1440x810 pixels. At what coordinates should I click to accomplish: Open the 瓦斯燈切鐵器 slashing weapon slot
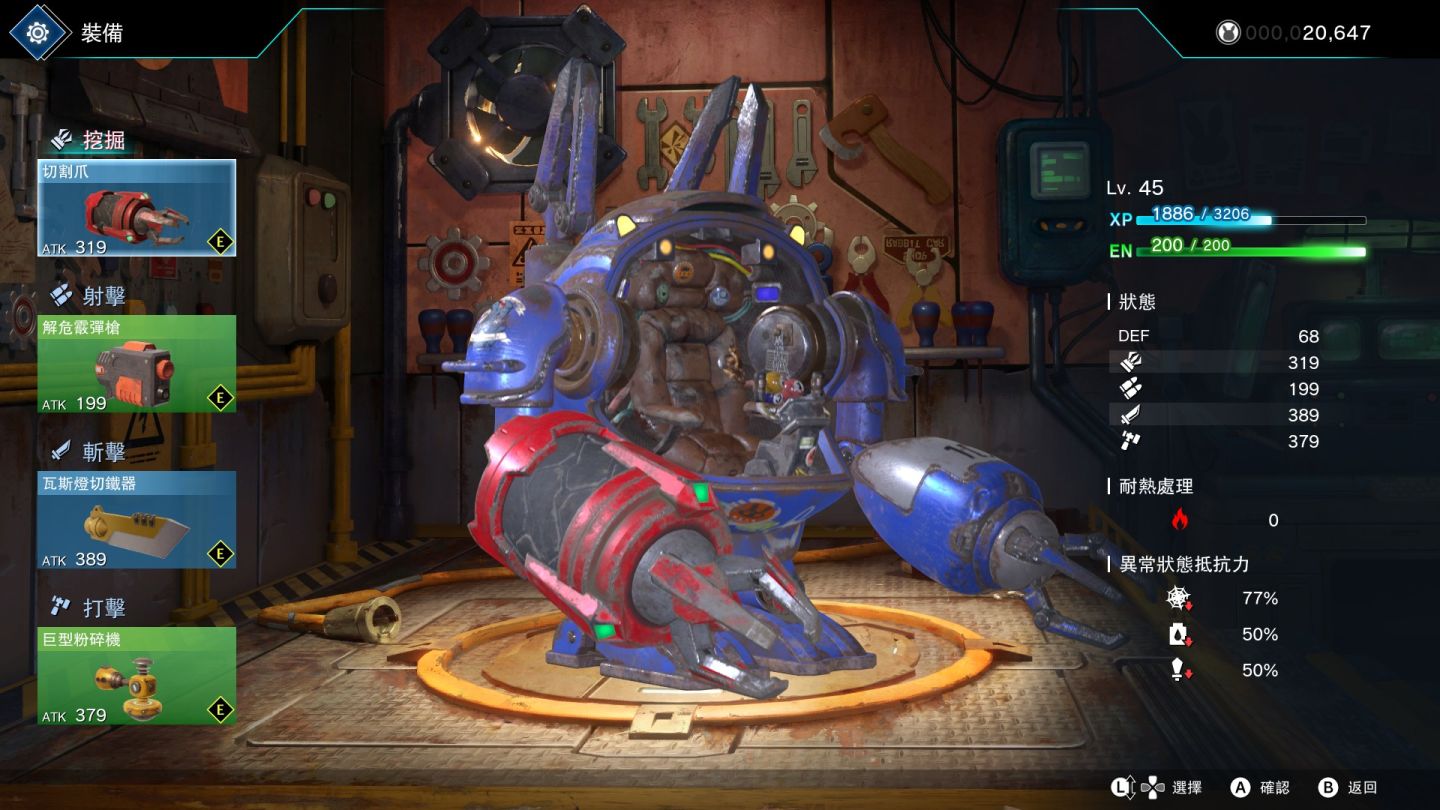137,520
